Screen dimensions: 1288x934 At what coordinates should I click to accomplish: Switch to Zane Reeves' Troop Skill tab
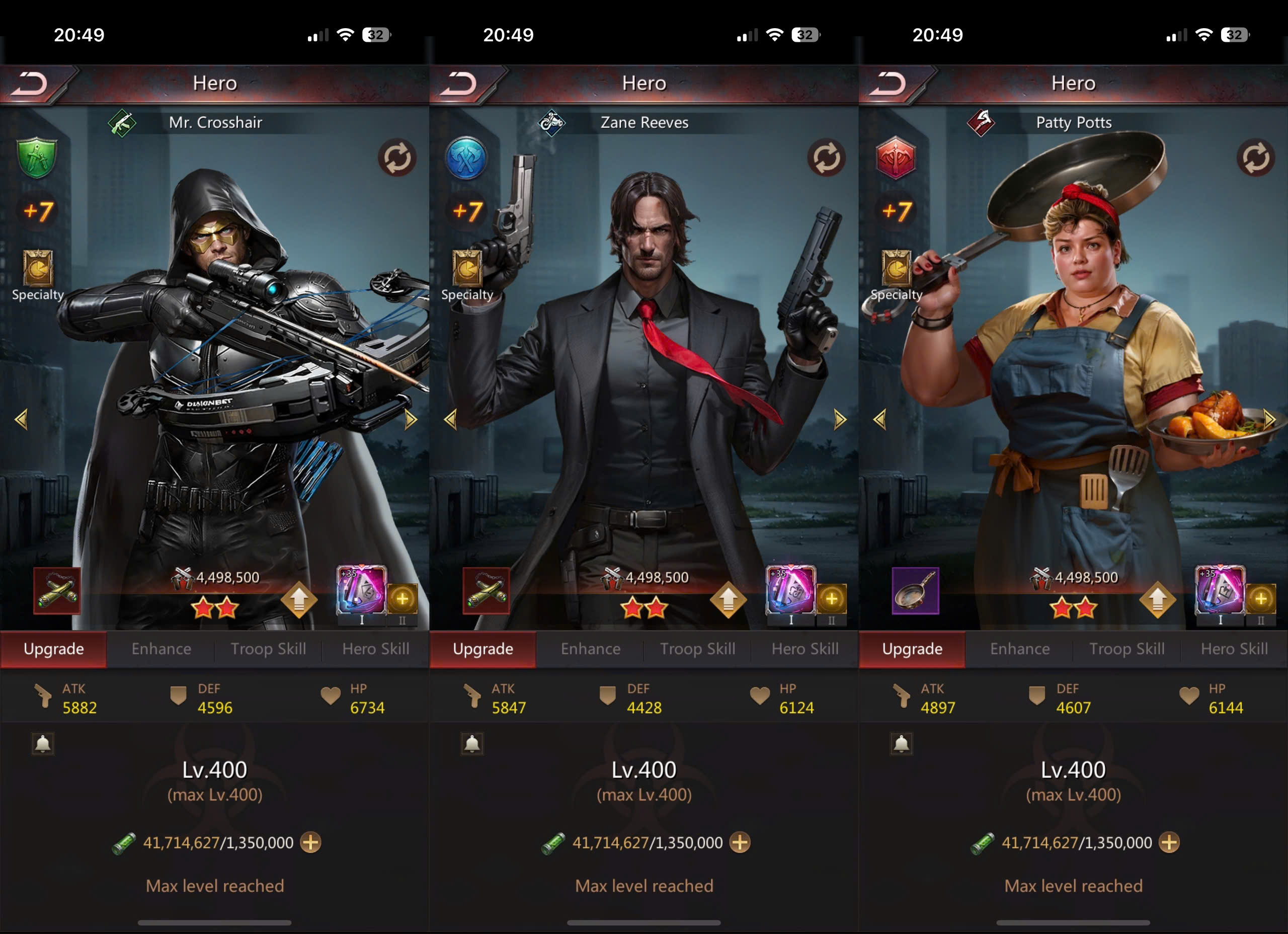(x=697, y=649)
